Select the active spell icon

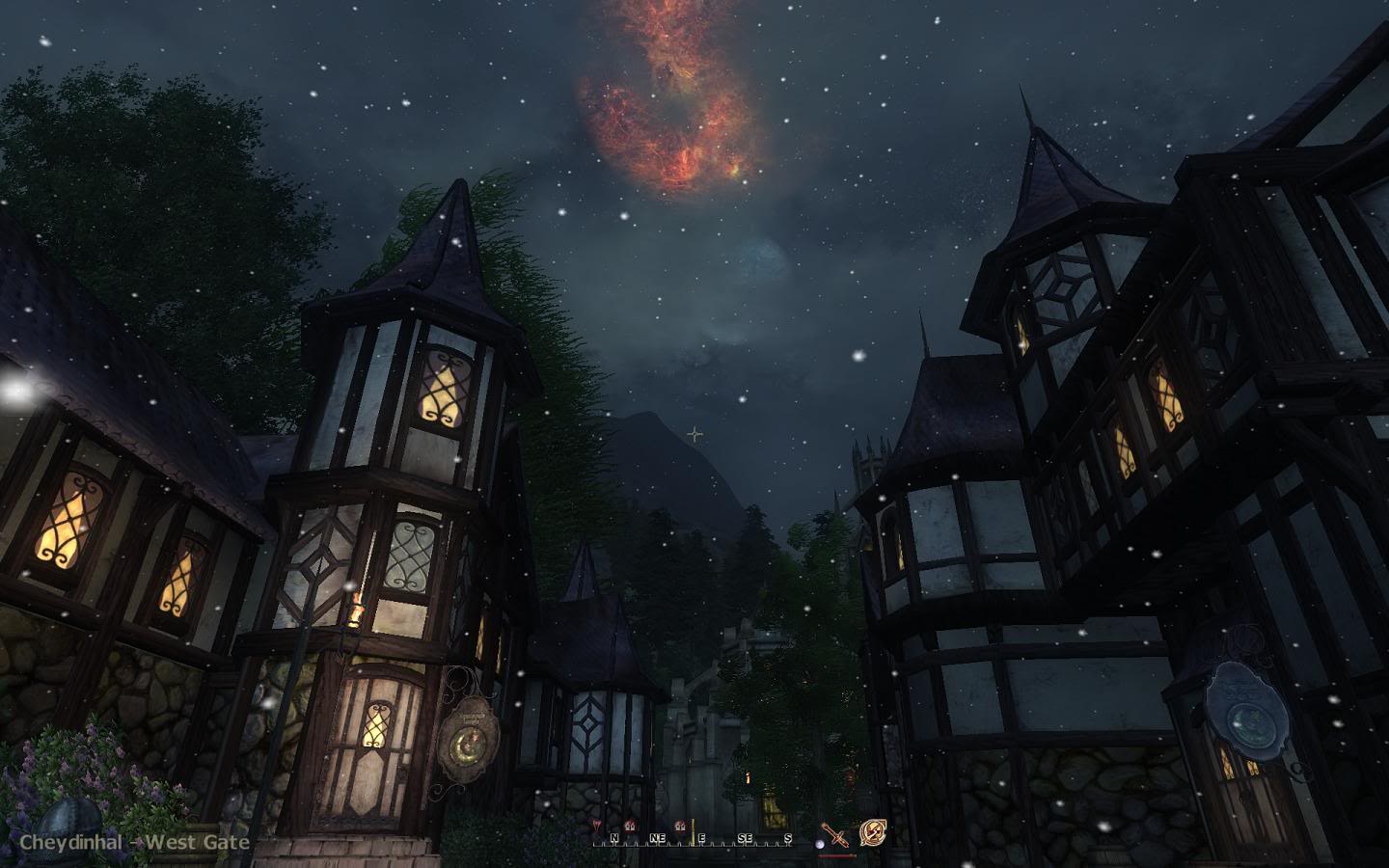click(x=873, y=832)
